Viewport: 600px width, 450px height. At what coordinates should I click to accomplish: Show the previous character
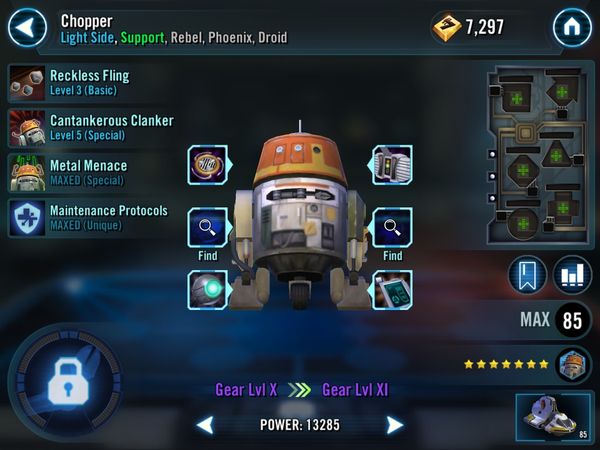205,425
